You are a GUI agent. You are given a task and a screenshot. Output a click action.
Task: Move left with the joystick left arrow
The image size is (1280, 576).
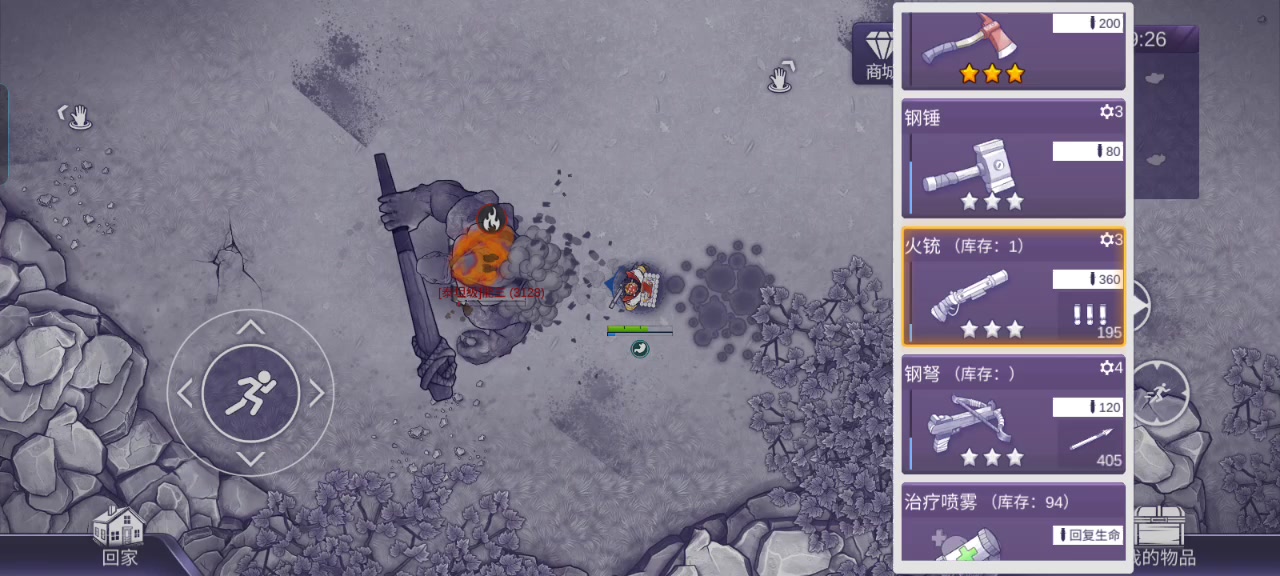[185, 393]
